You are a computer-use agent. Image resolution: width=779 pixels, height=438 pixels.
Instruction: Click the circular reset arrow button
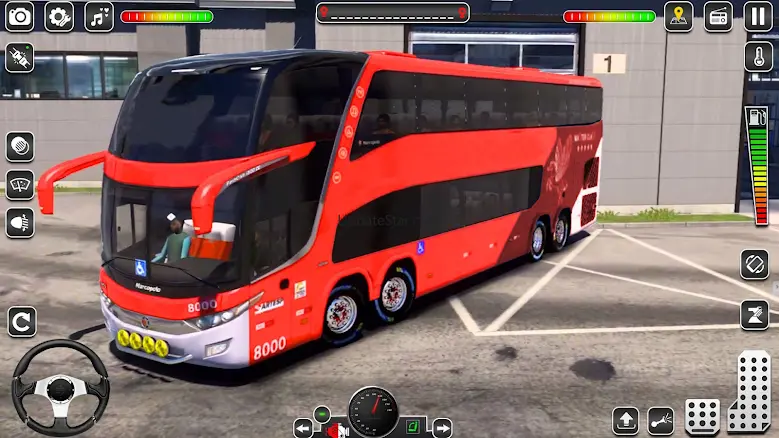[x=21, y=321]
